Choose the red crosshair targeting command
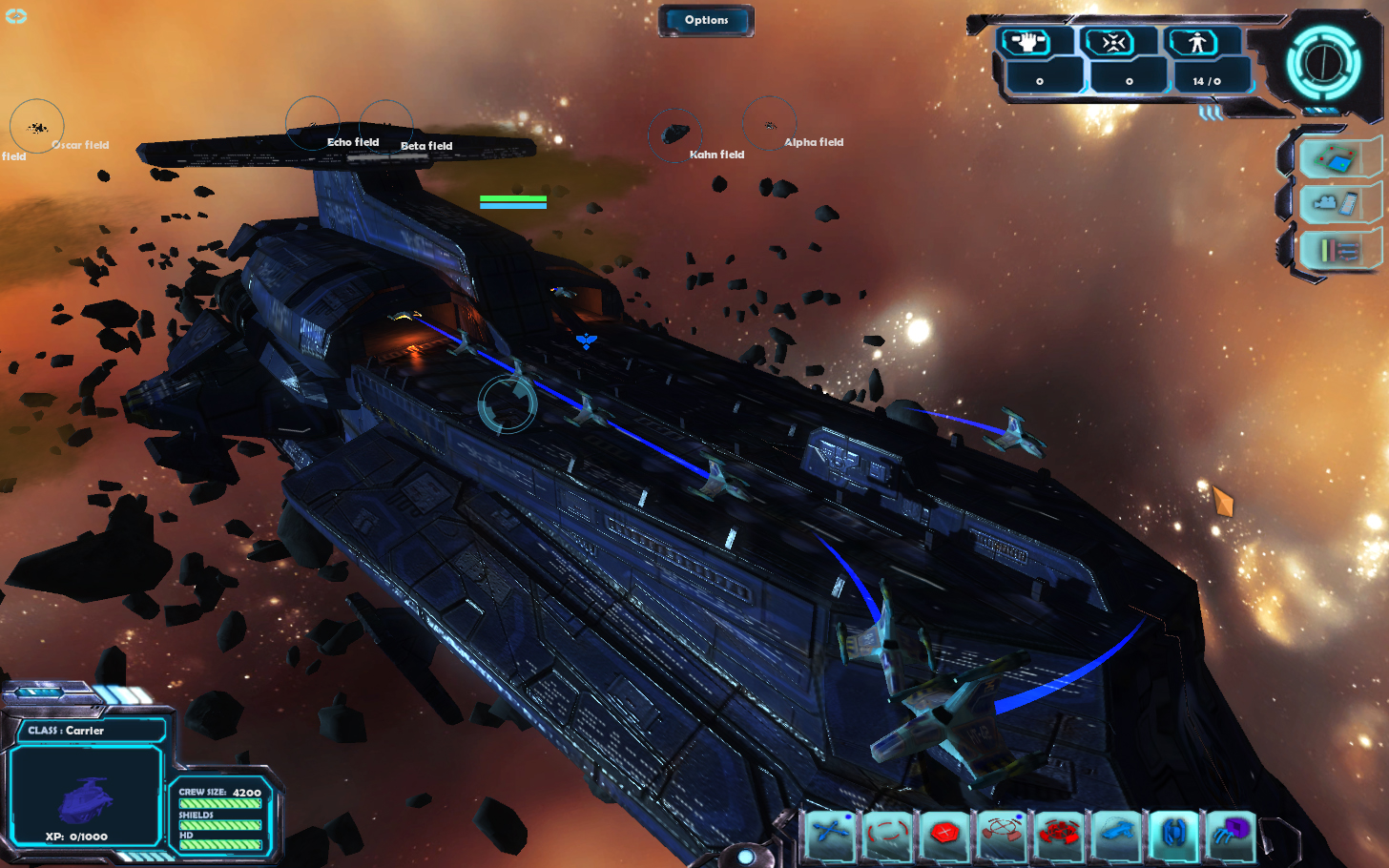Screen dimensions: 1389x868 tap(1002, 833)
